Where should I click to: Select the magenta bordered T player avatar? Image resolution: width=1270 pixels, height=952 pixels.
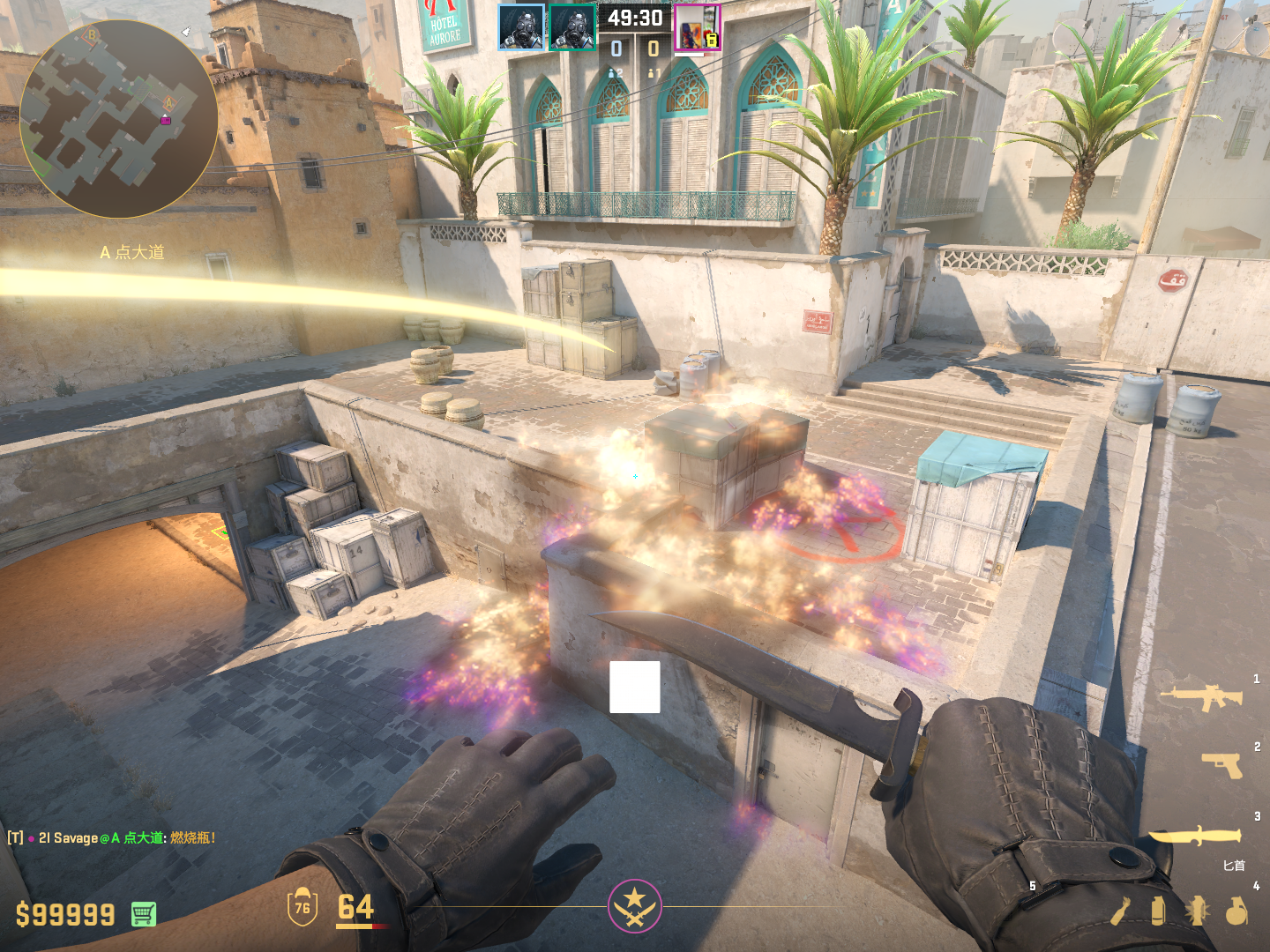698,27
